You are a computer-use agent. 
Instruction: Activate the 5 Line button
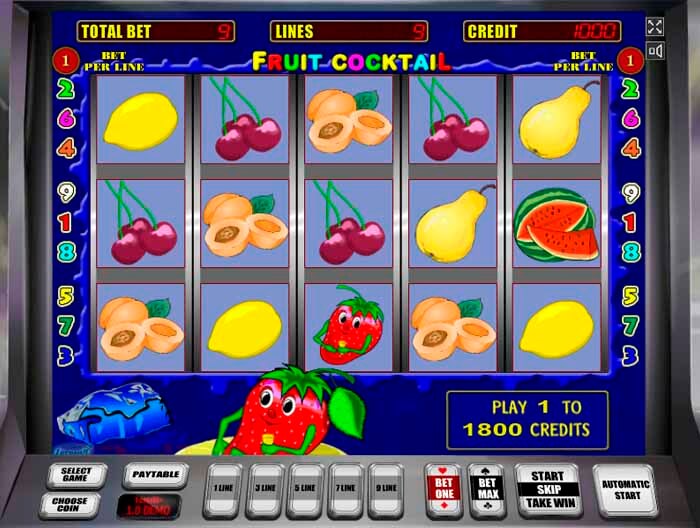[x=306, y=489]
